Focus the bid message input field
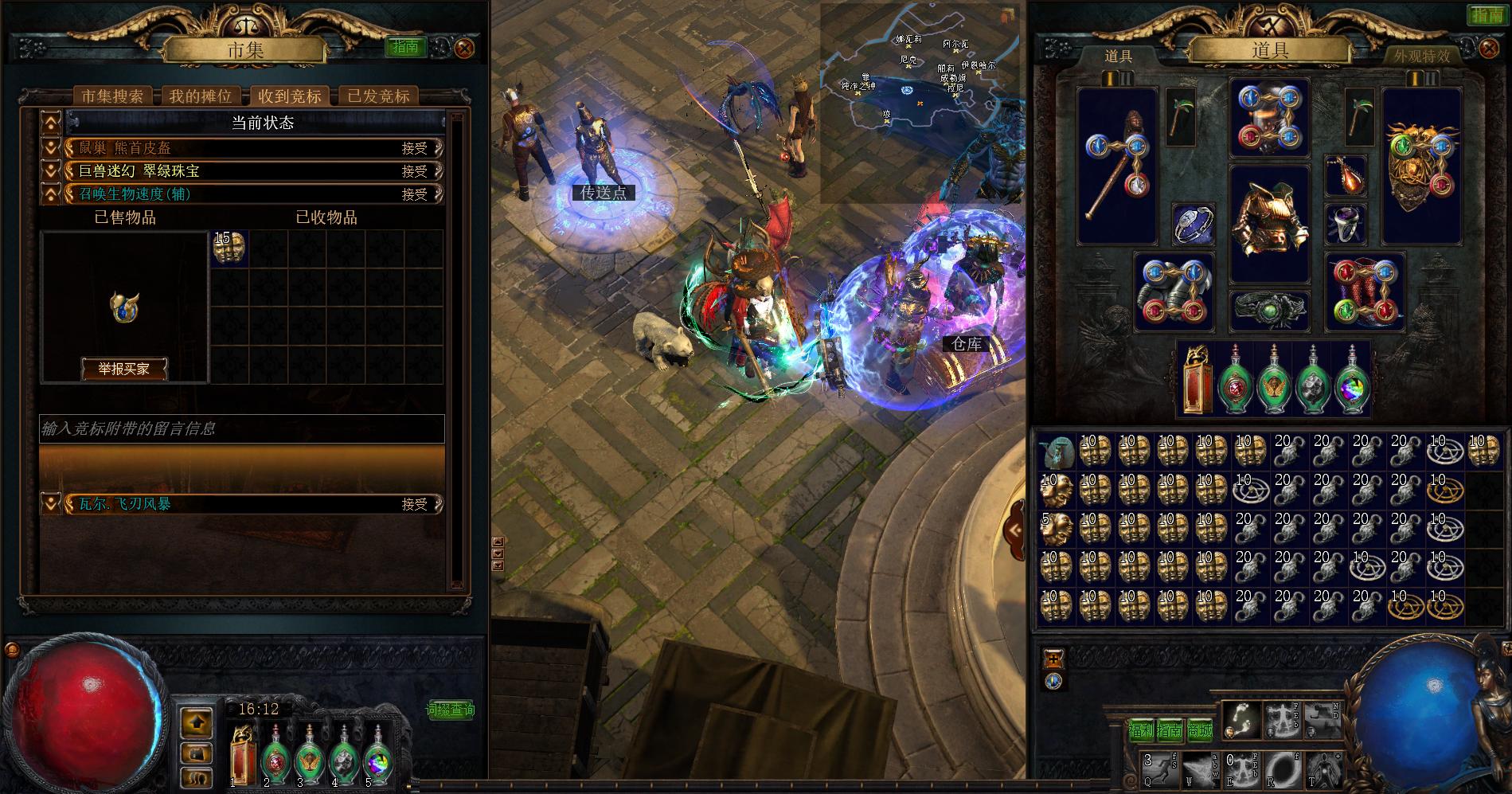Screen dimensions: 1512x794 point(242,428)
